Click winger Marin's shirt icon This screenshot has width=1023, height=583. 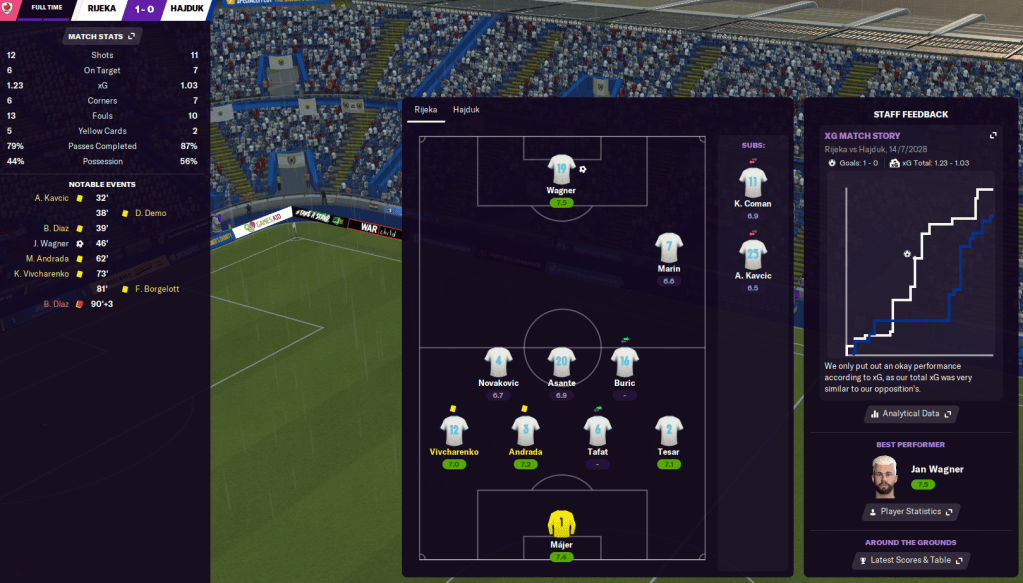pyautogui.click(x=669, y=248)
